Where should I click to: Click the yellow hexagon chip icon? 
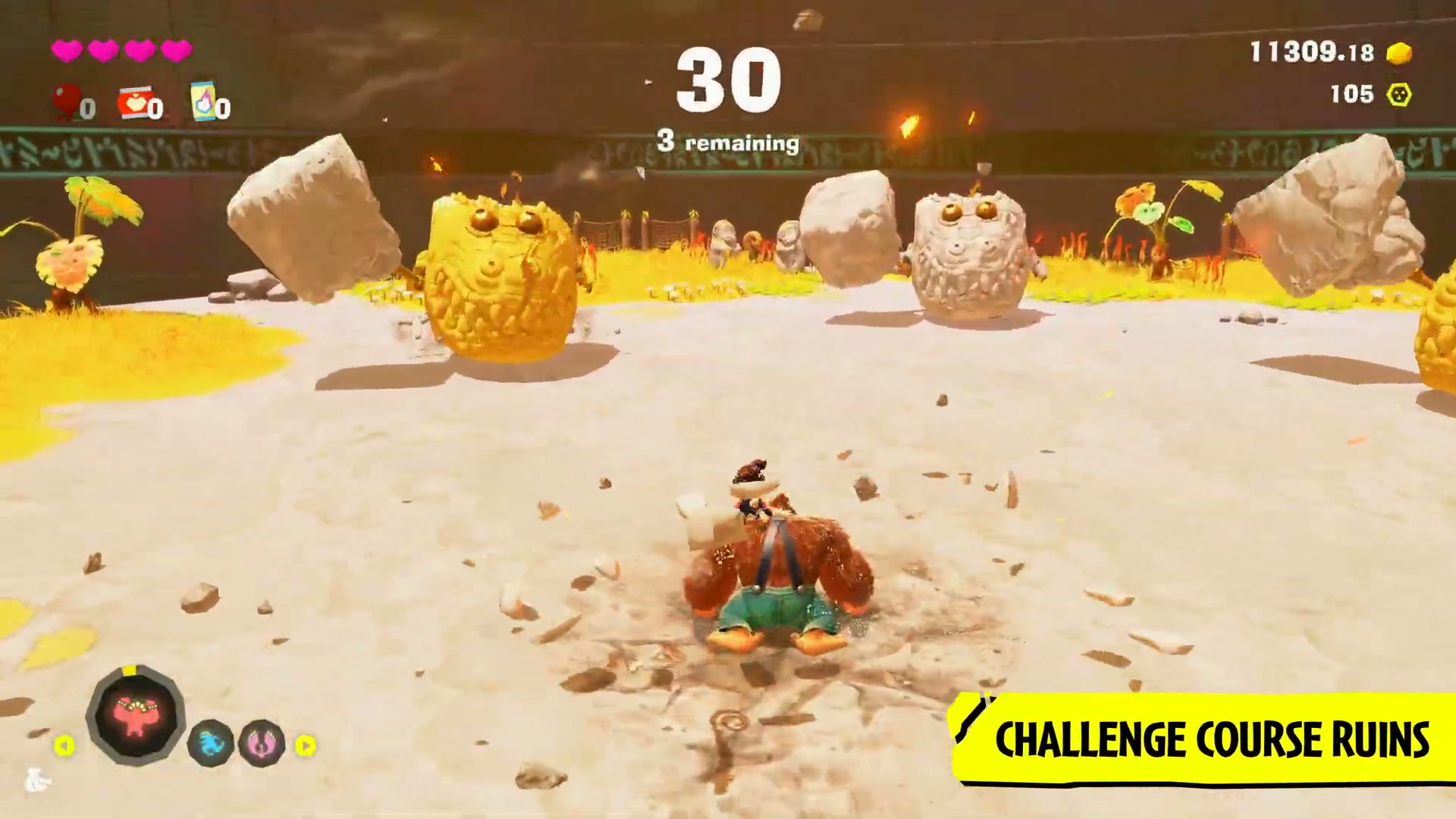(1399, 95)
